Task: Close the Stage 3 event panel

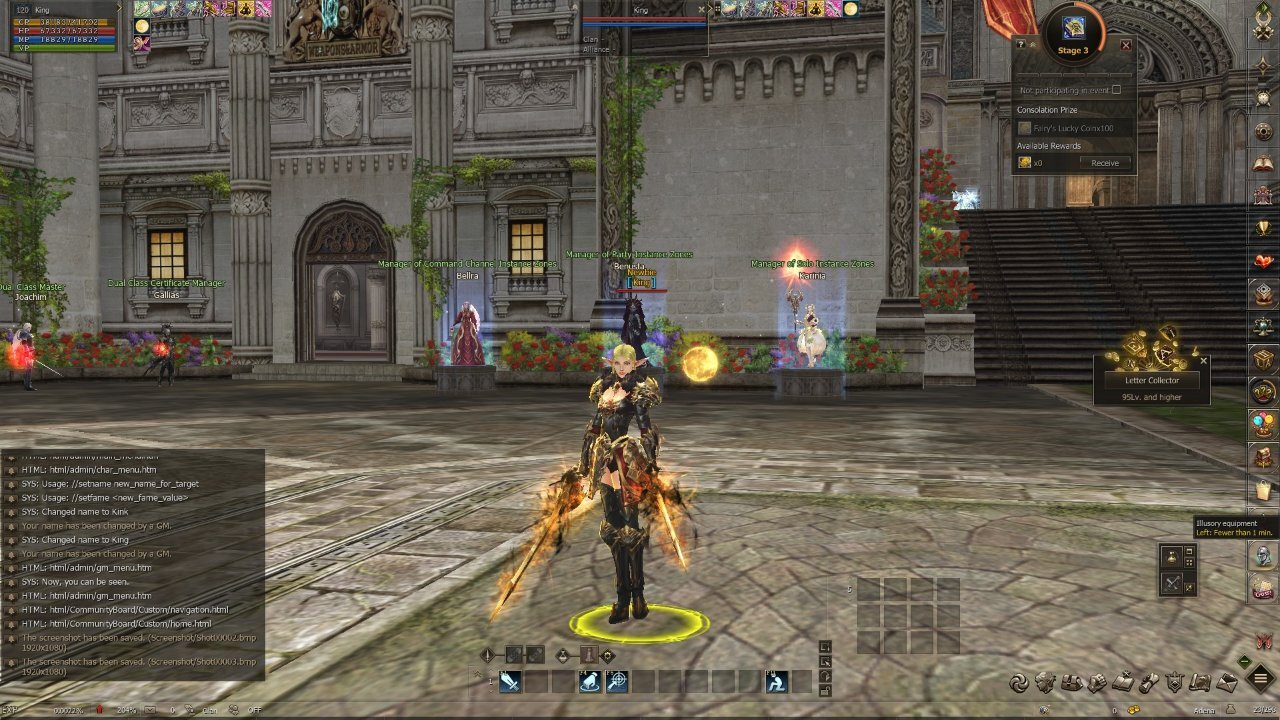Action: [x=1126, y=45]
